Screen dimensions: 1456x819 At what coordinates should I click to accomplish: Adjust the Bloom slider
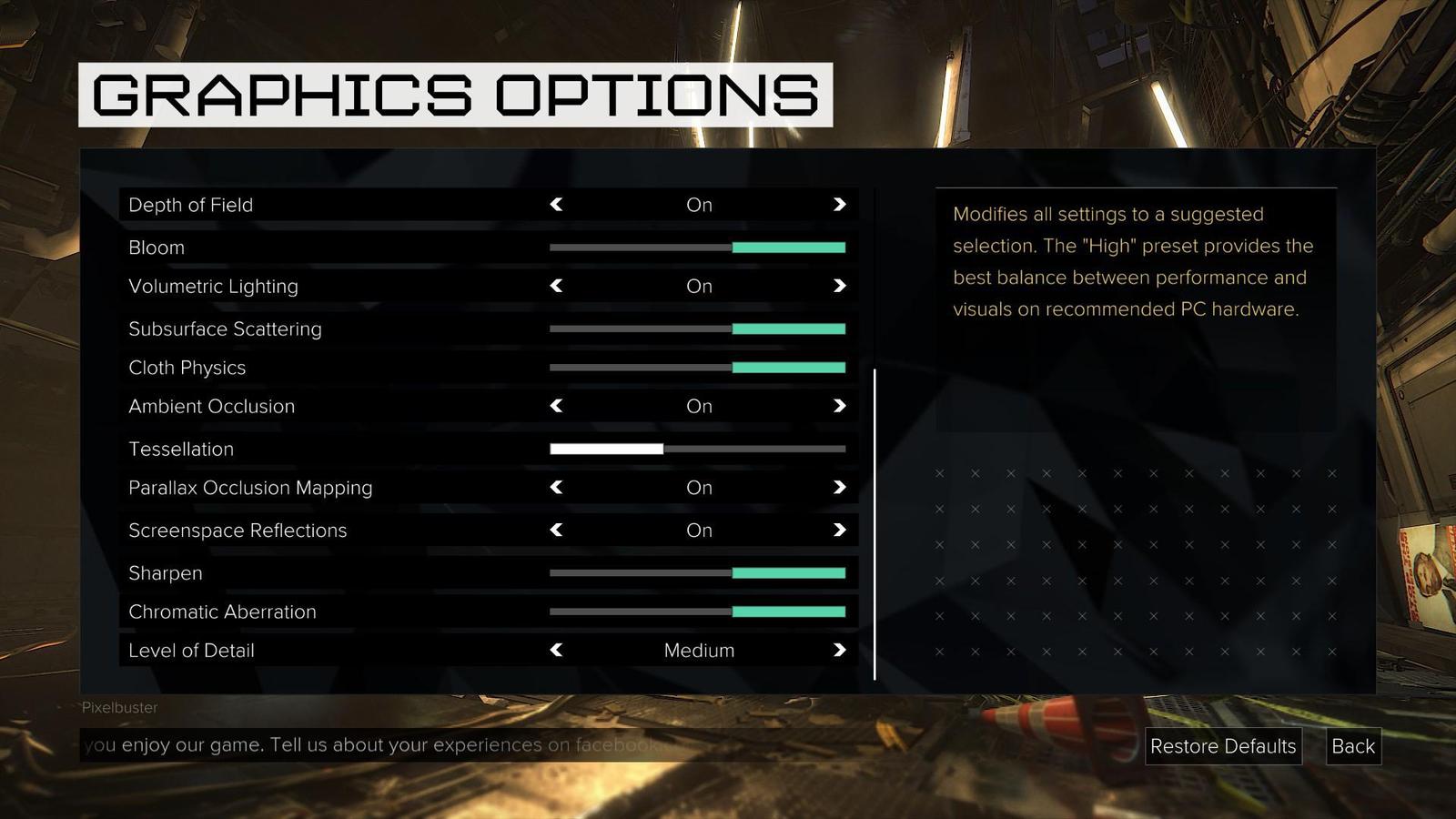698,248
